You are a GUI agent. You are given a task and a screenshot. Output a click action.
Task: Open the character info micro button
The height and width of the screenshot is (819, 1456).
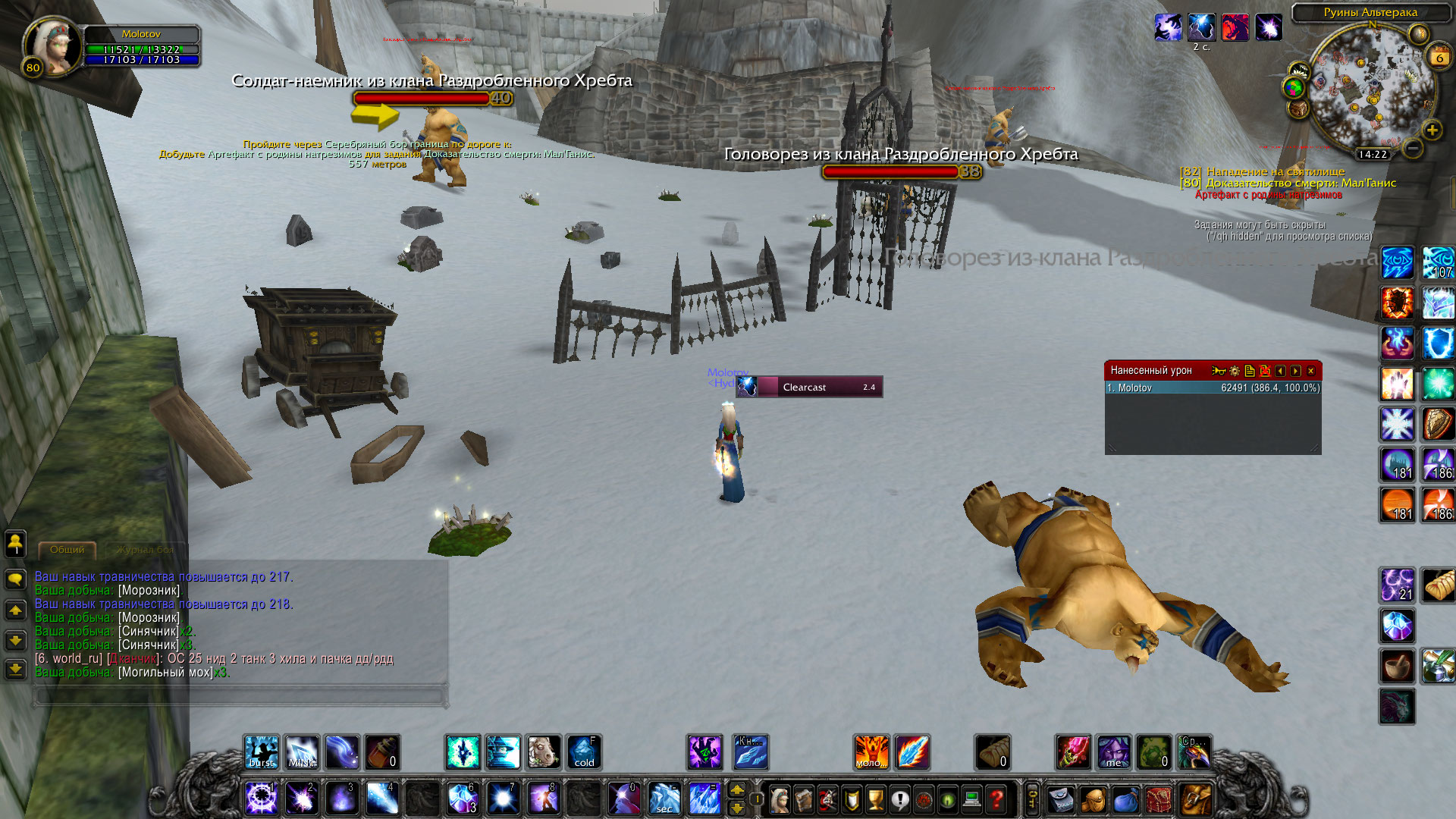[x=778, y=799]
